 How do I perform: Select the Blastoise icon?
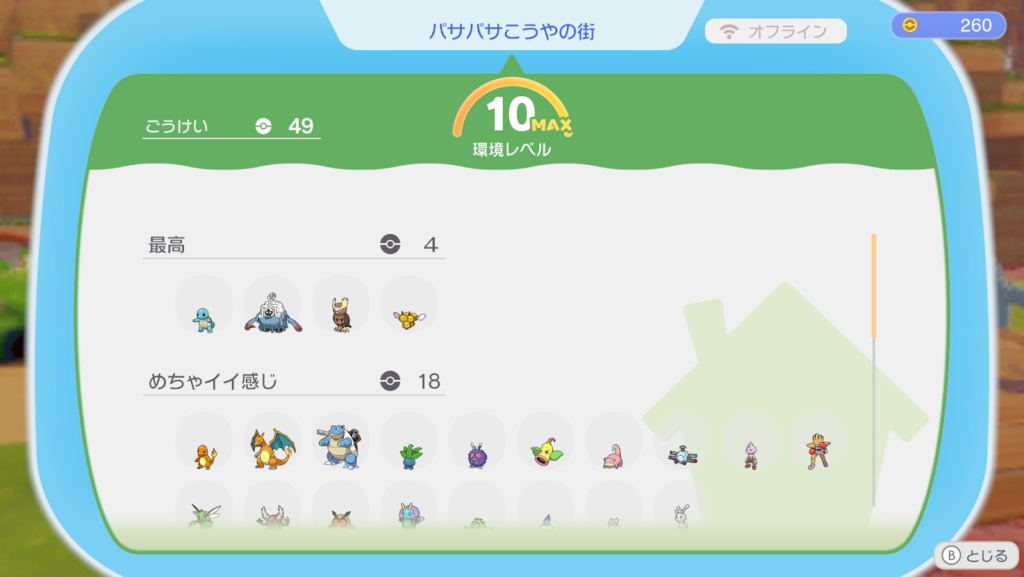340,447
